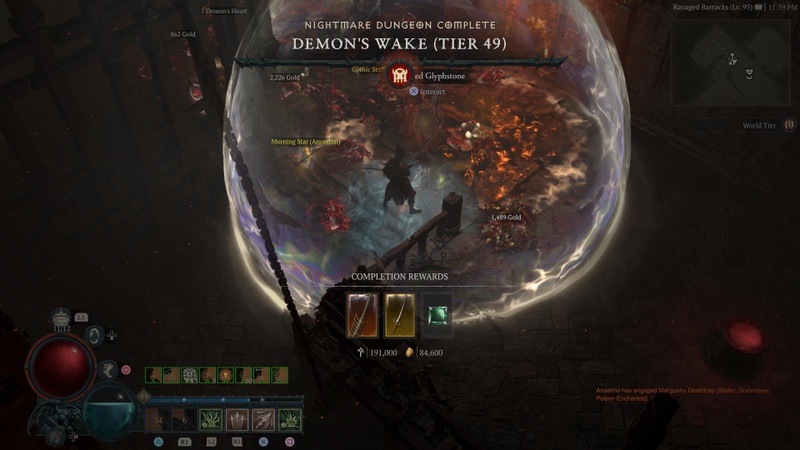Open the dungeon minimap

tap(733, 62)
